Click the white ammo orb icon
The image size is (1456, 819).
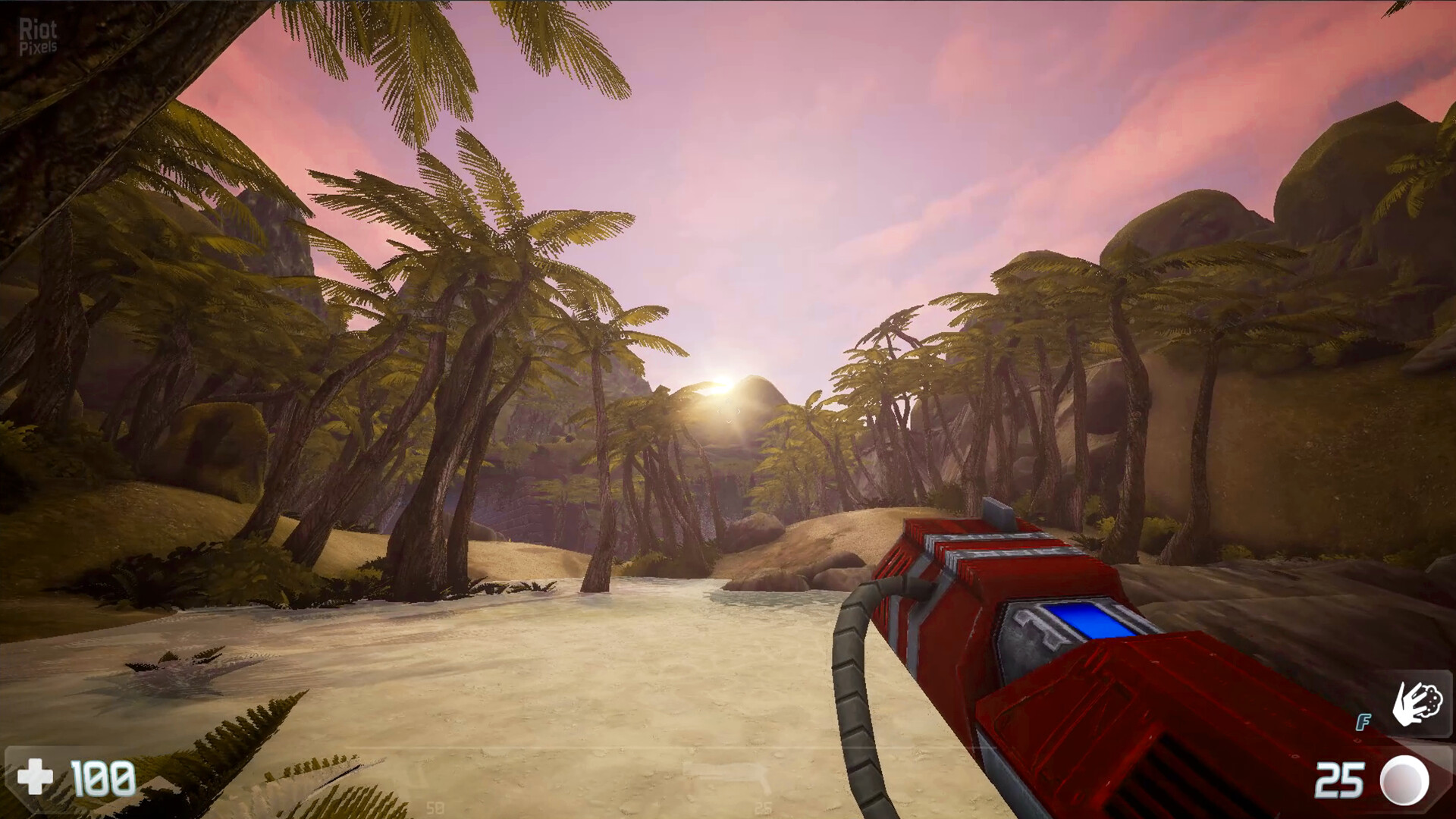tap(1404, 780)
